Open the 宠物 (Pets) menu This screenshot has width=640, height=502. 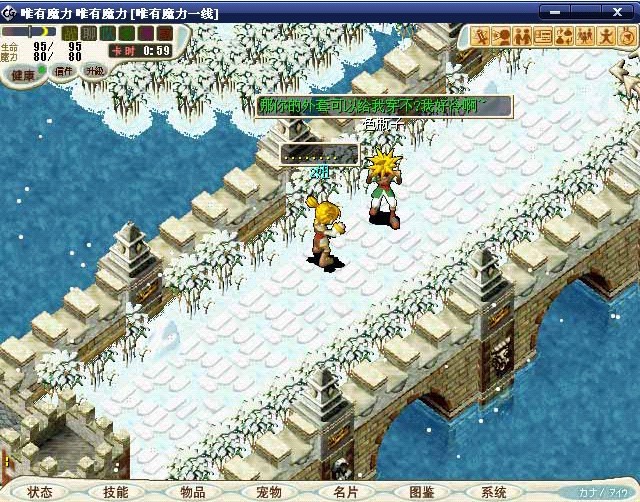pyautogui.click(x=269, y=492)
